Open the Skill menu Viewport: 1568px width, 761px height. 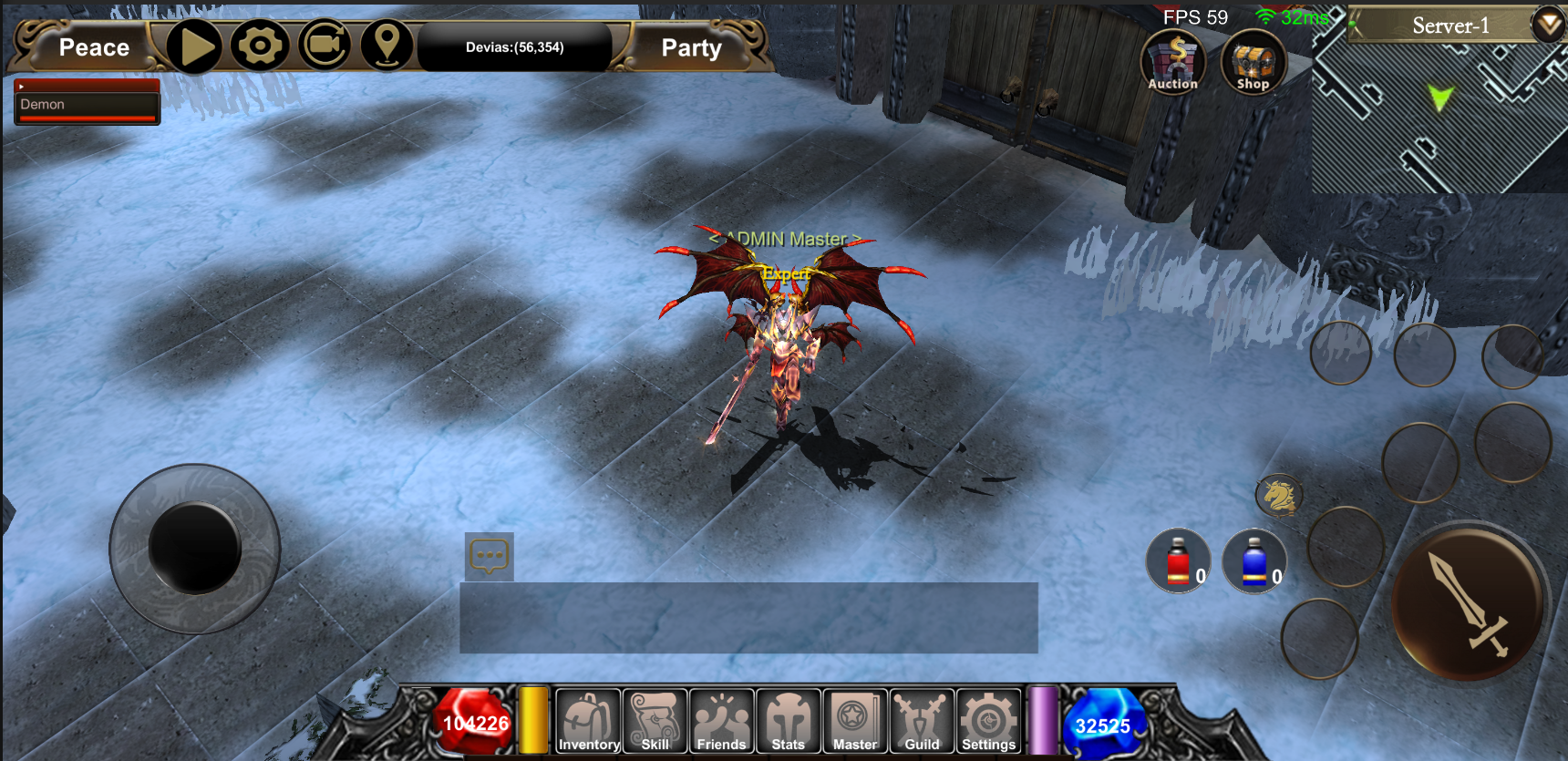655,722
